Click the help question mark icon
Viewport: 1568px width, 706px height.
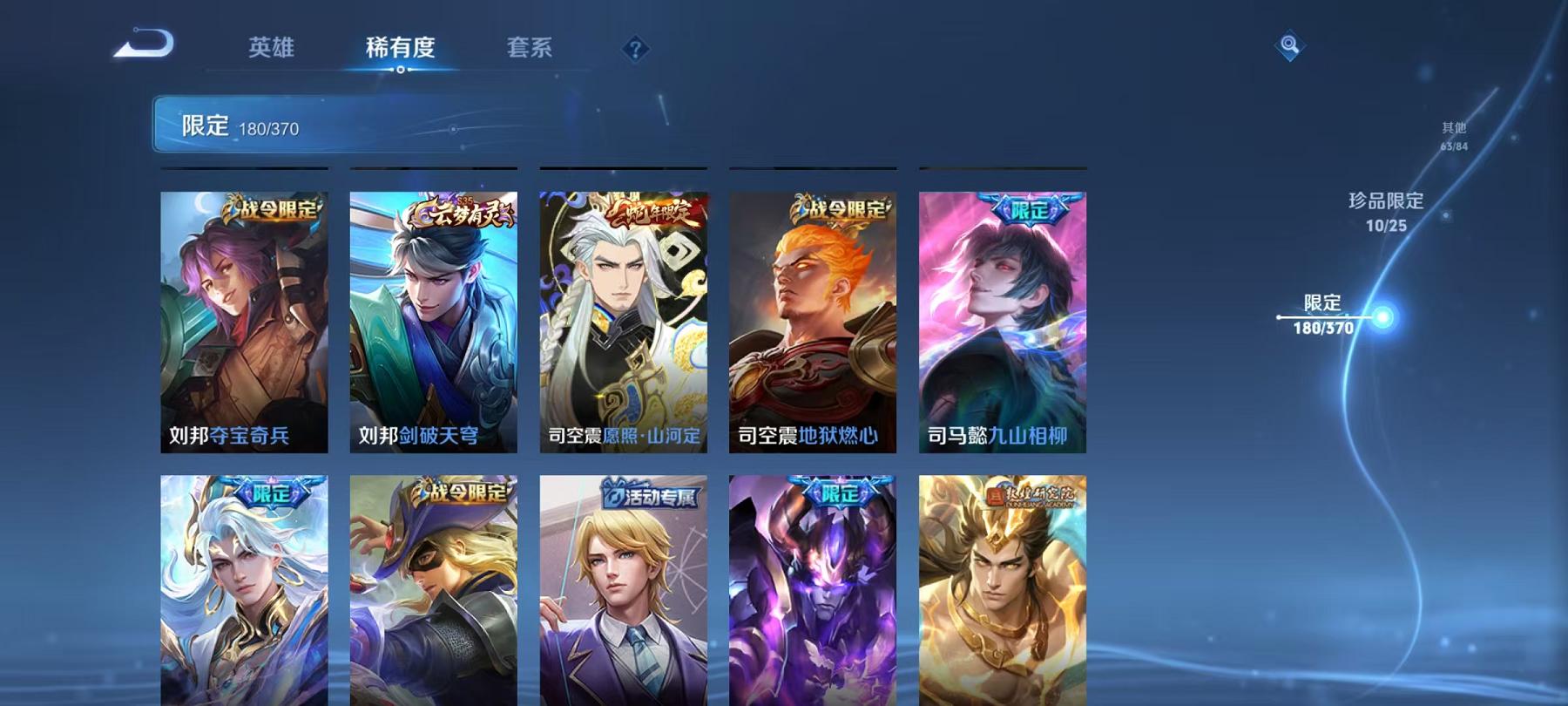[635, 47]
